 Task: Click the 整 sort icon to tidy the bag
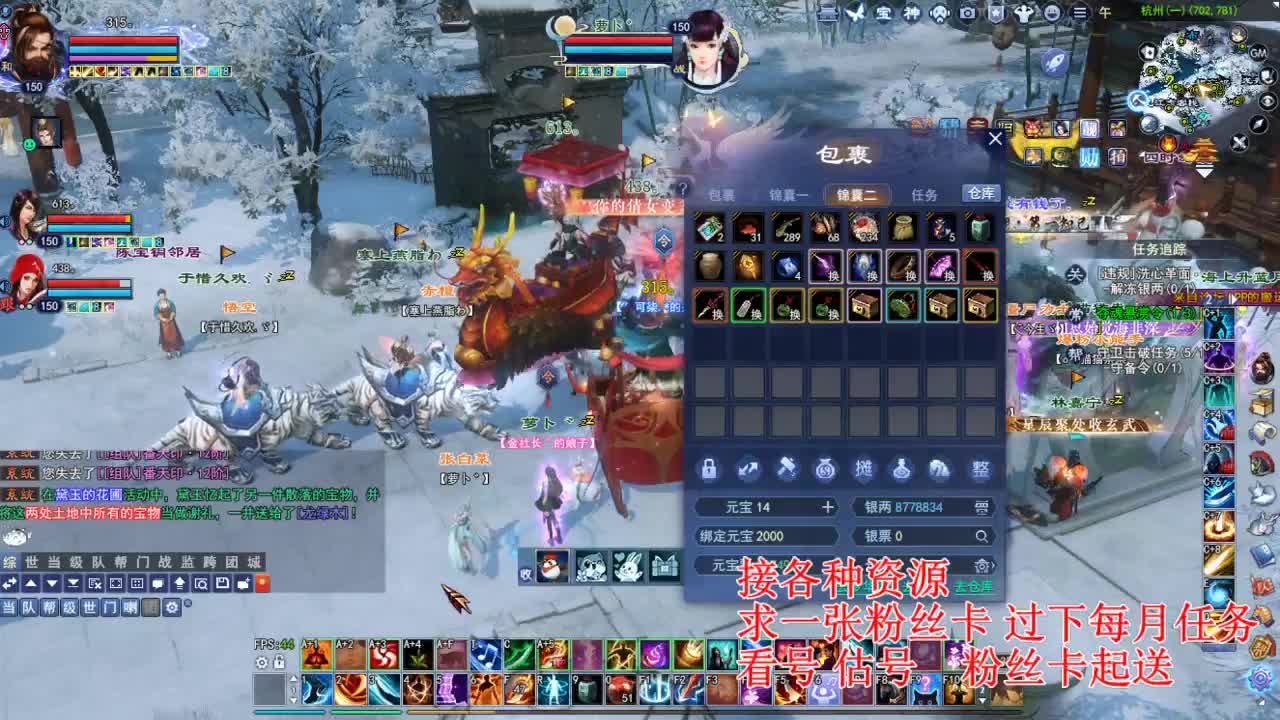[982, 470]
